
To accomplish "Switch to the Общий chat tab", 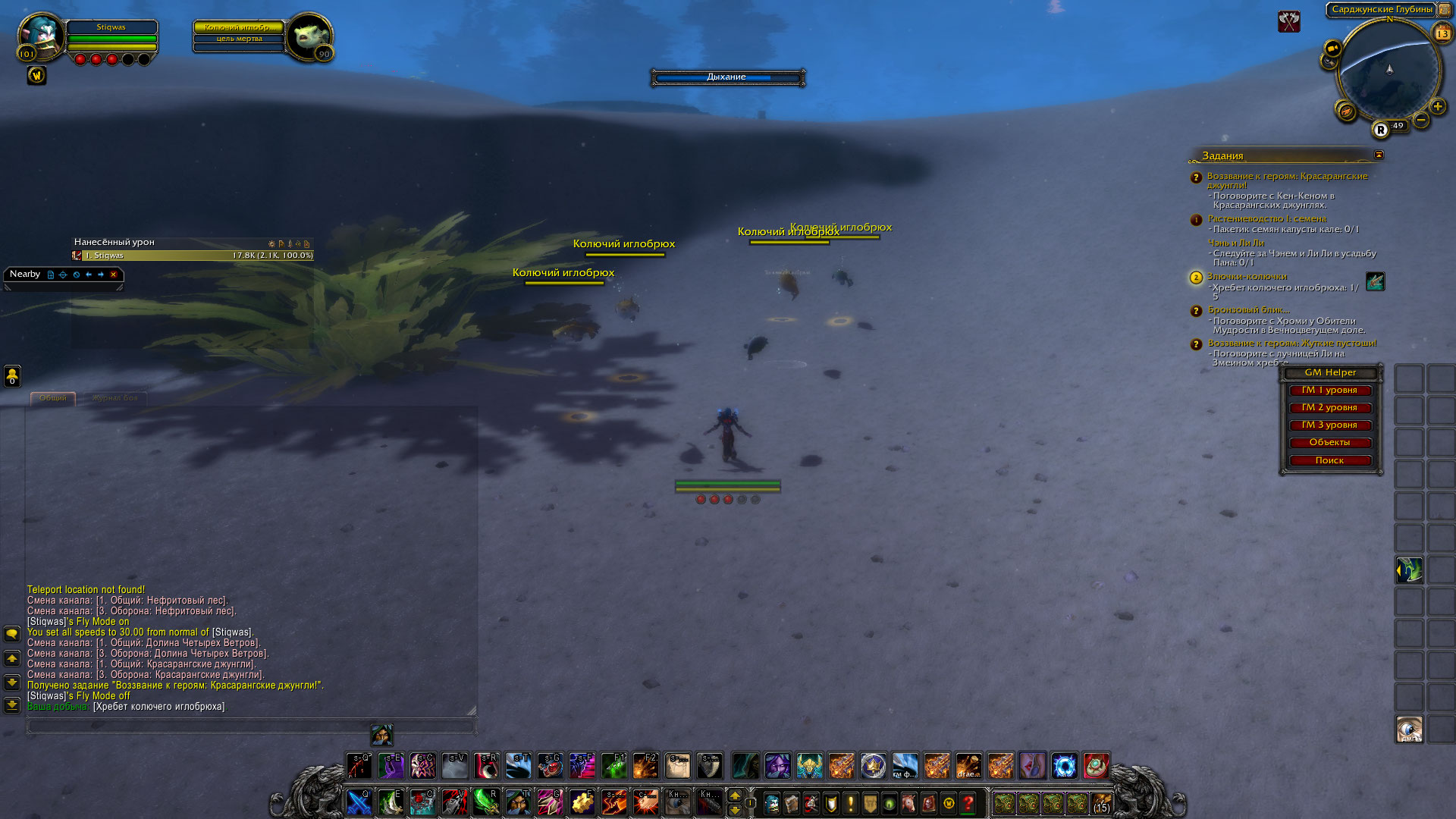I will point(53,398).
